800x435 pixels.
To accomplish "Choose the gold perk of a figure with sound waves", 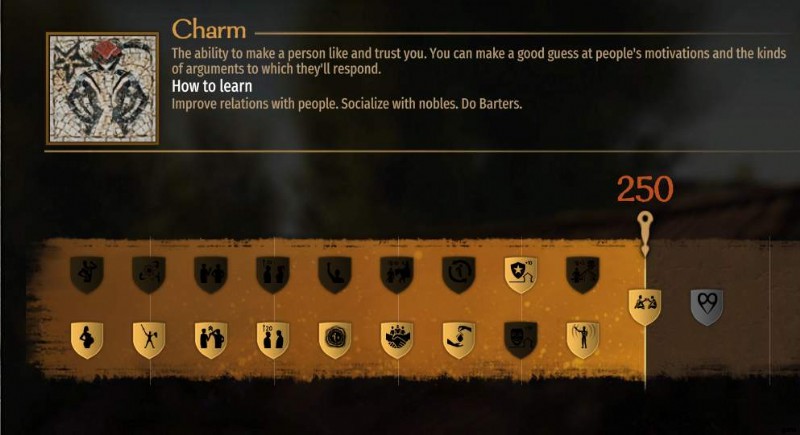I will 582,340.
